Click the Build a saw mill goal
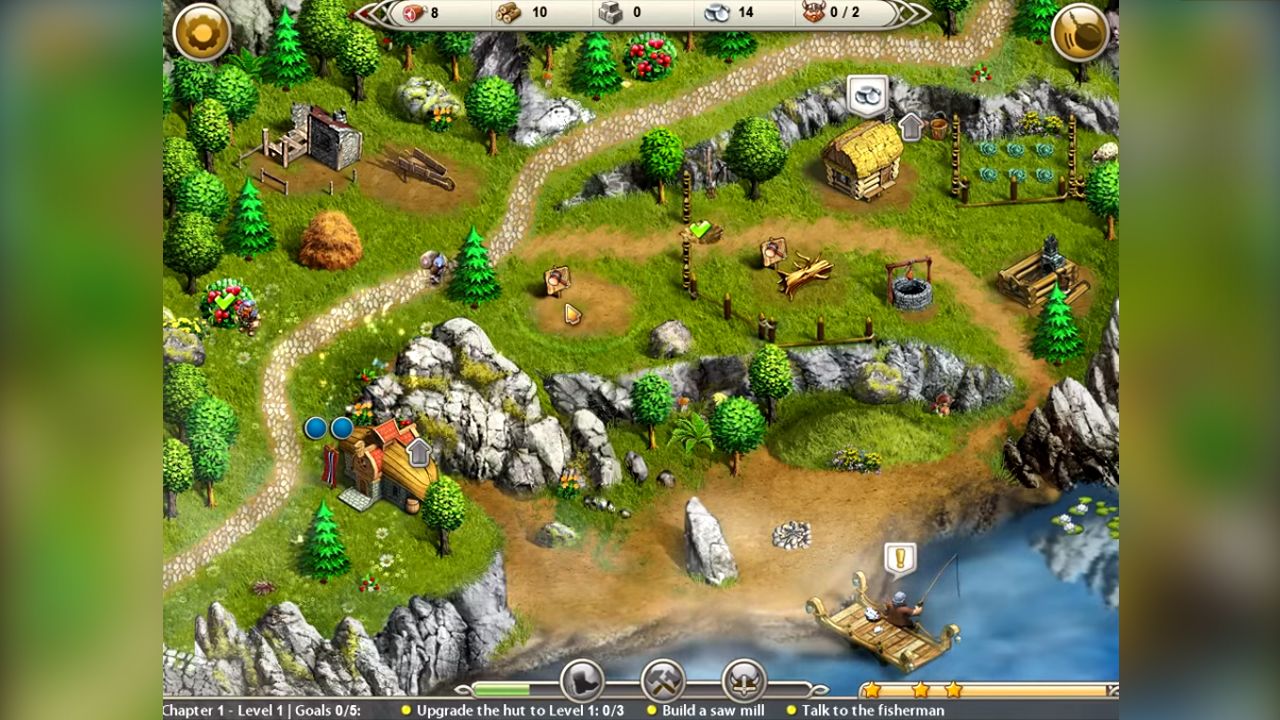 [709, 710]
